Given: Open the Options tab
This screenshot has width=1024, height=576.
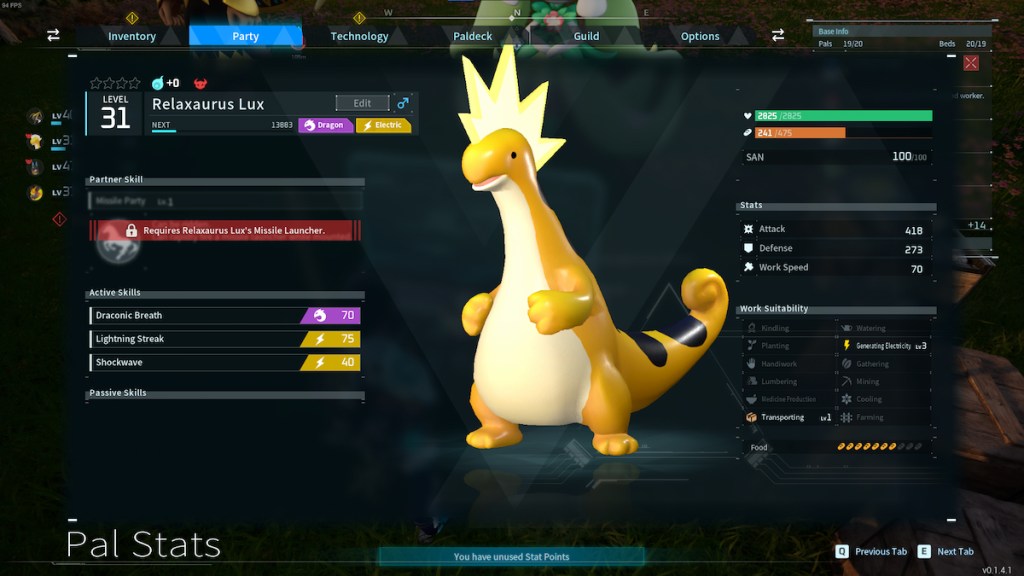Looking at the screenshot, I should [x=700, y=36].
